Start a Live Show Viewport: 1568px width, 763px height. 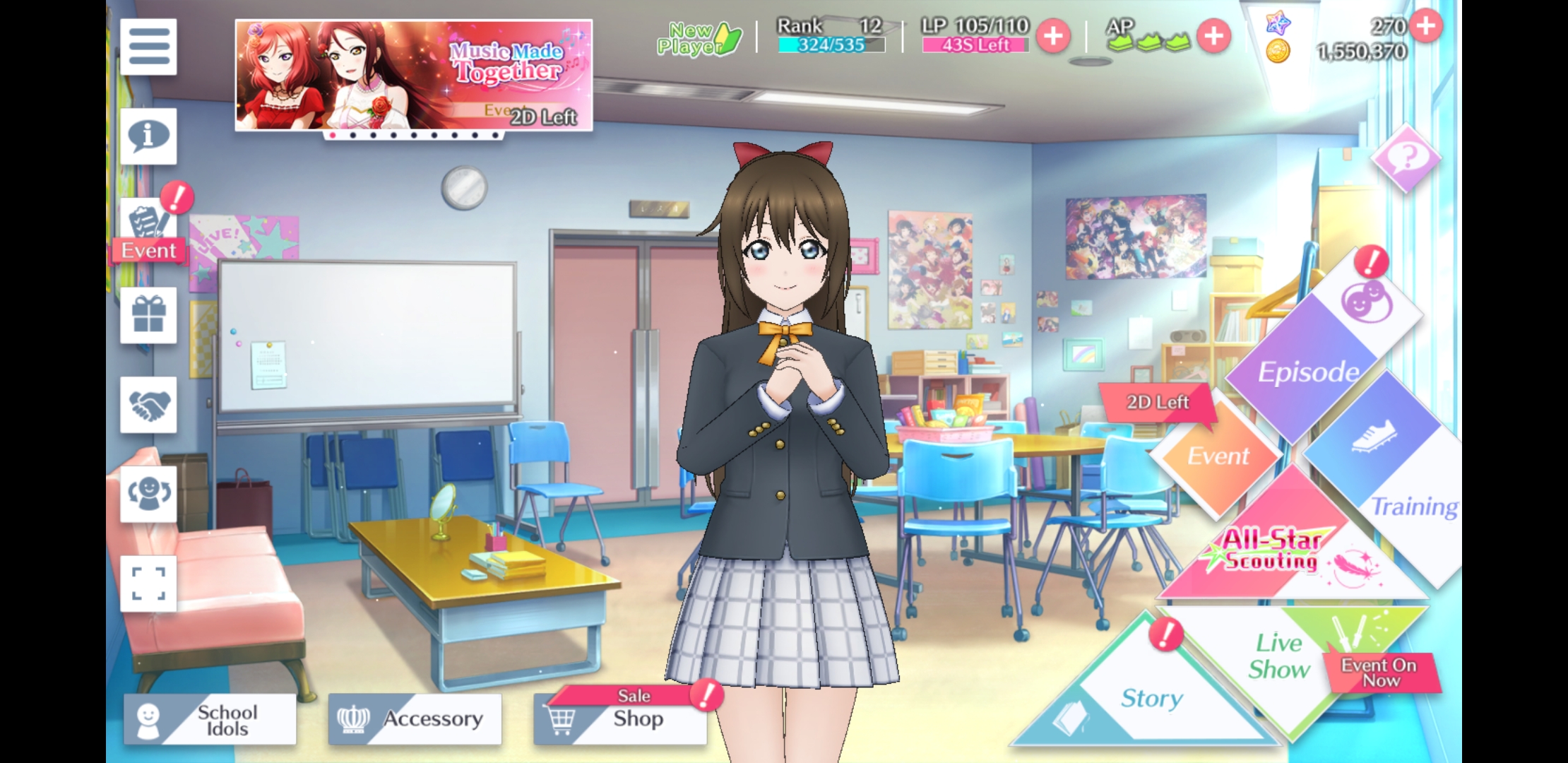(x=1280, y=657)
